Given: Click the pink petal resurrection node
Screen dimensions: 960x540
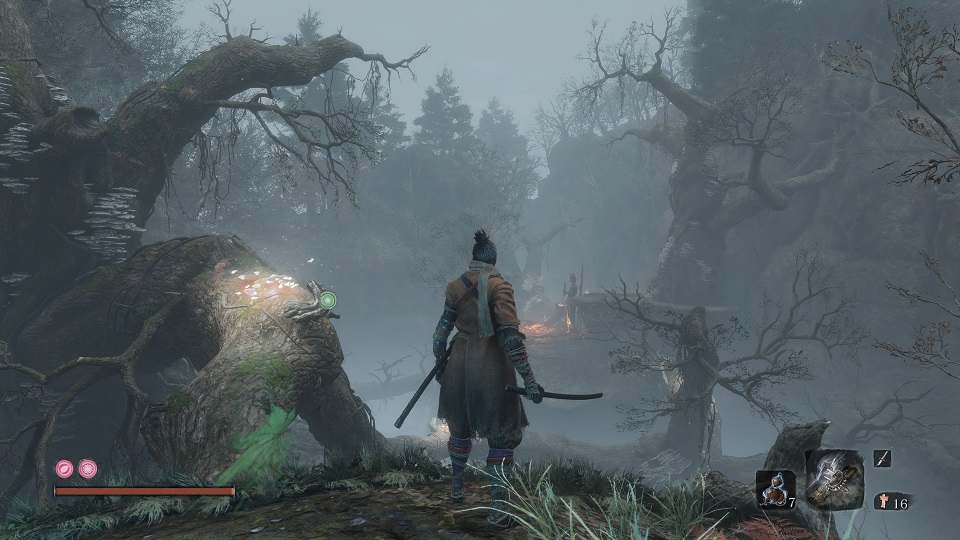Looking at the screenshot, I should coord(66,468).
